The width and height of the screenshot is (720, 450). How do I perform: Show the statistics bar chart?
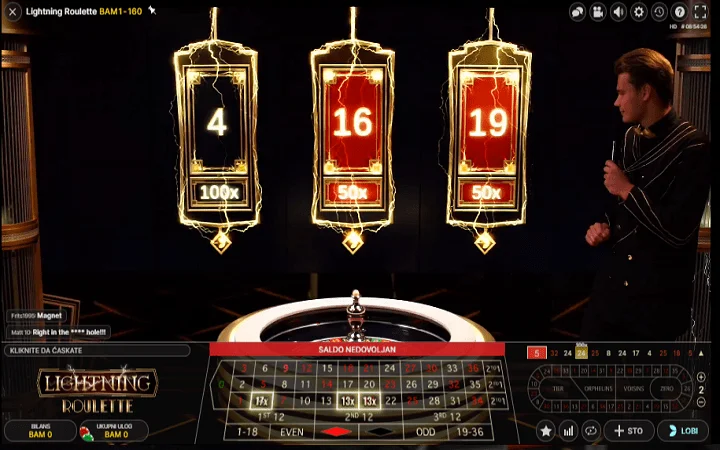569,430
